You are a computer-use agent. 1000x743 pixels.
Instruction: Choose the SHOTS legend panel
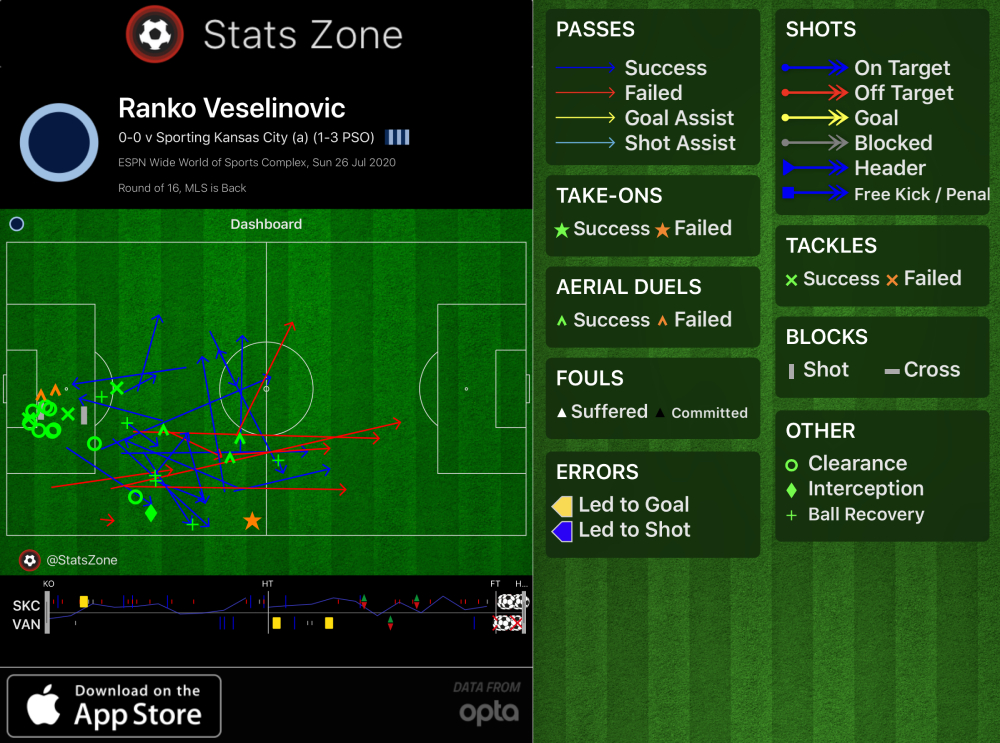point(882,112)
